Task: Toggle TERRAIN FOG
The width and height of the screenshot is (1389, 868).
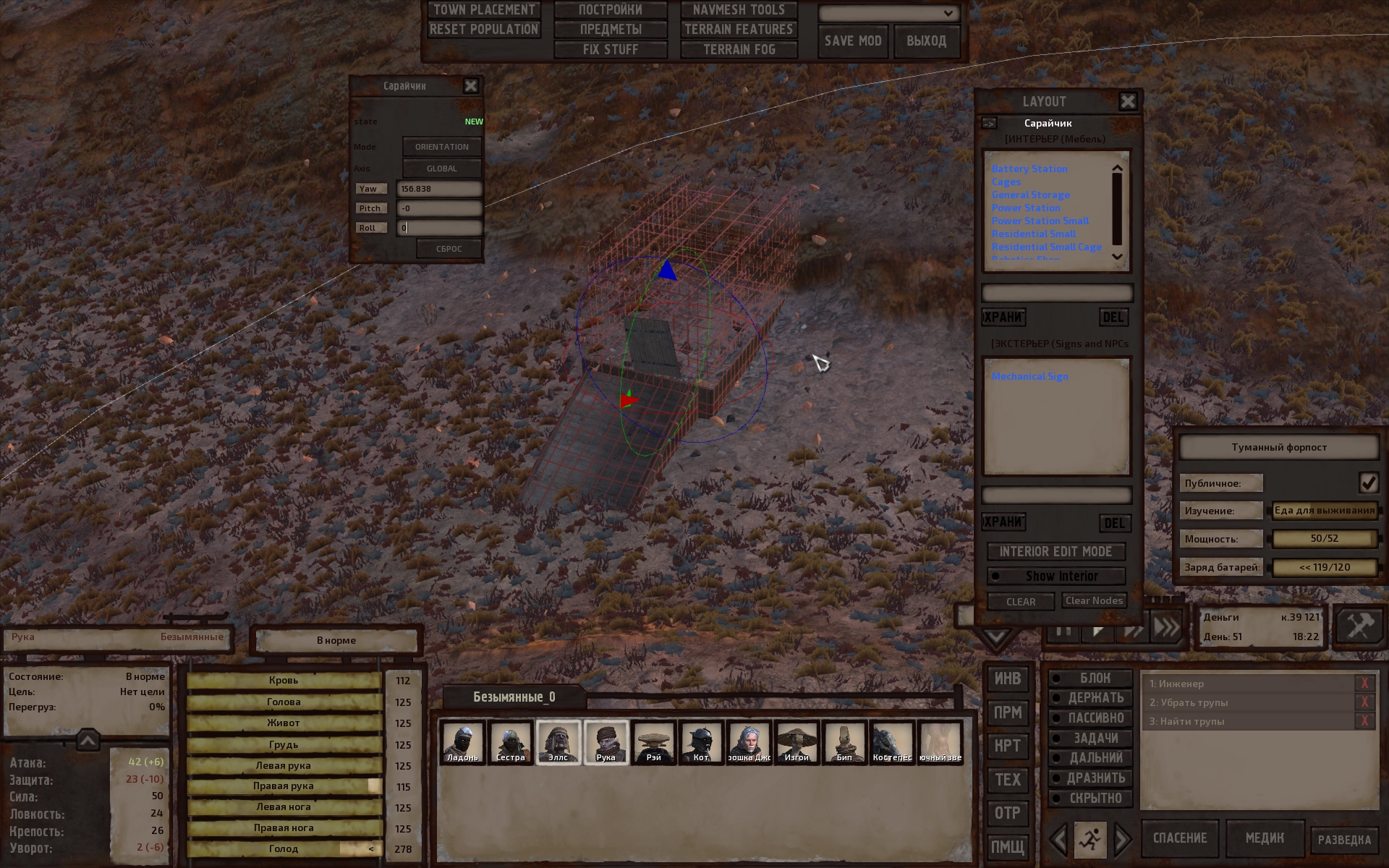Action: [738, 50]
